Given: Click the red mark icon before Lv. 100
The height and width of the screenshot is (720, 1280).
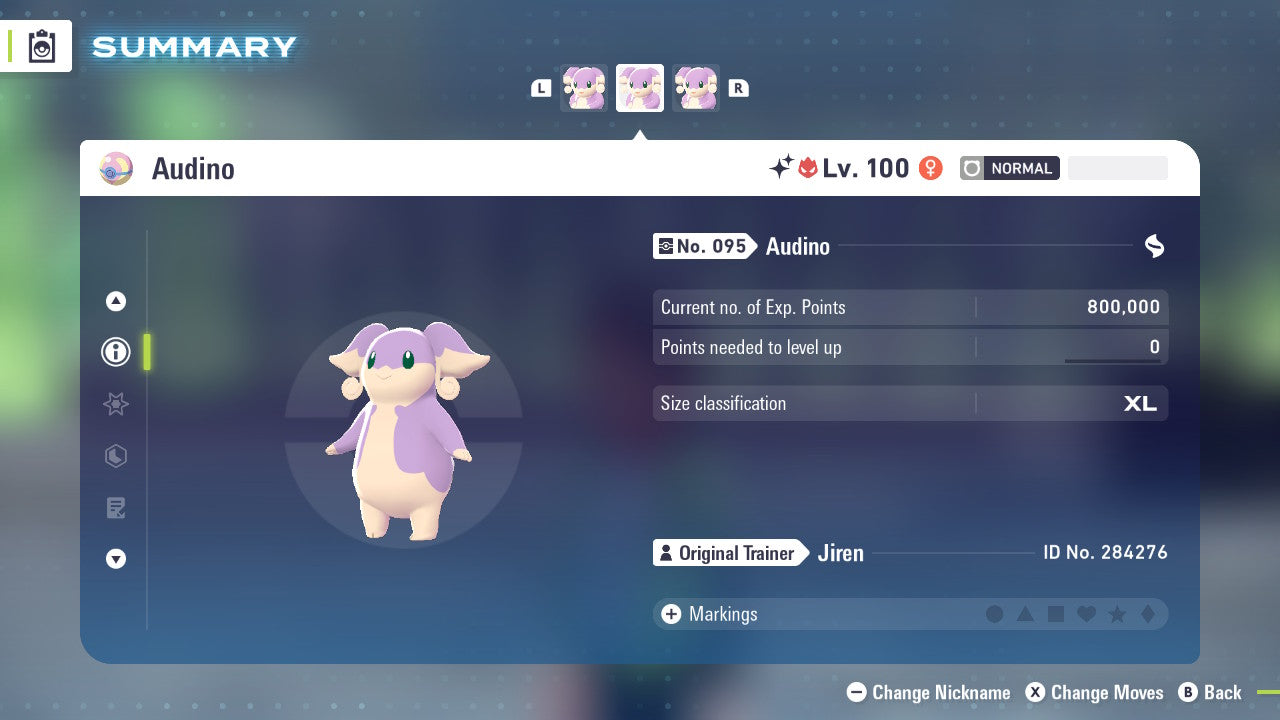Looking at the screenshot, I should tap(808, 168).
